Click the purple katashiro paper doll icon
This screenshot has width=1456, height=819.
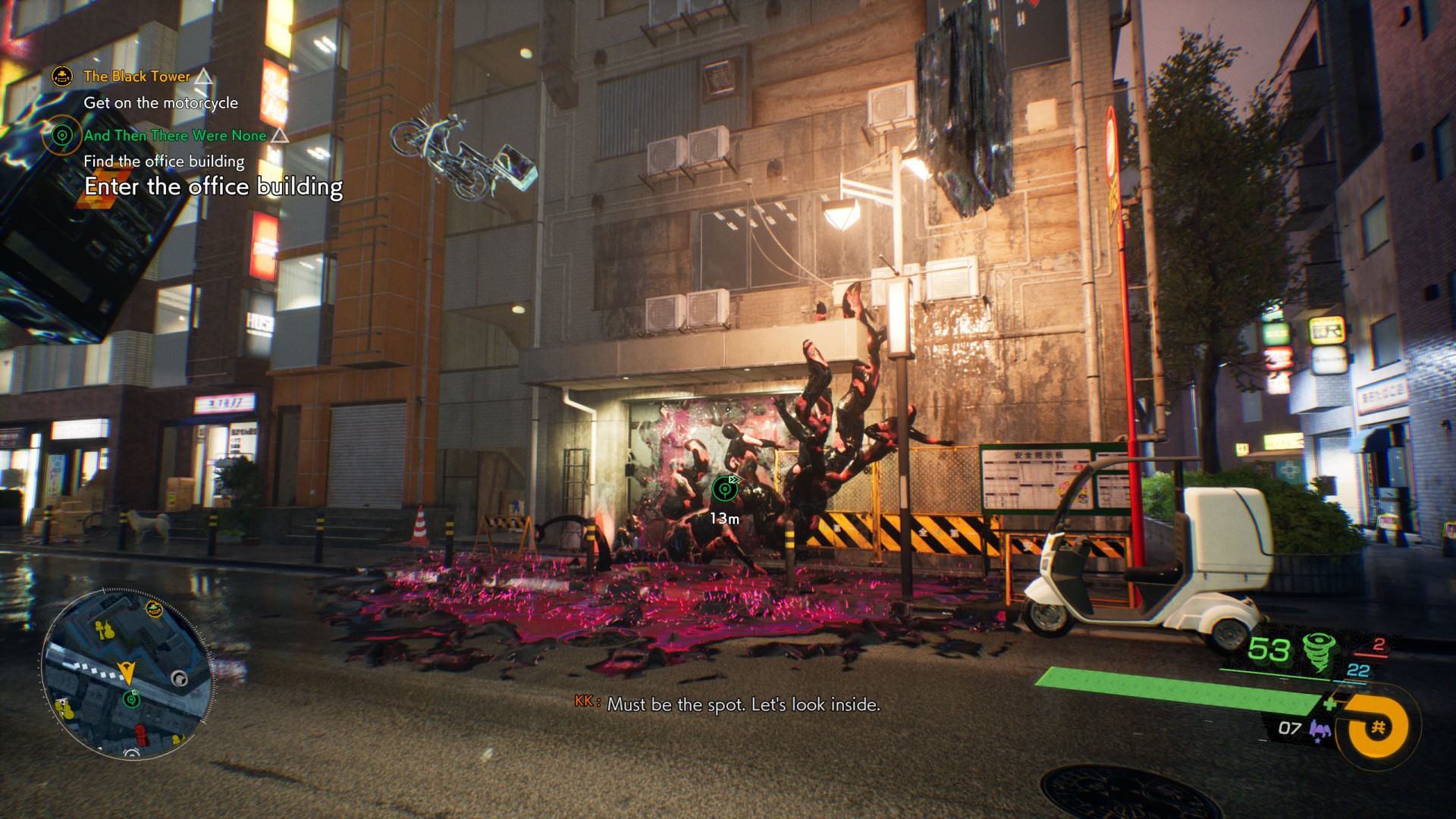click(1320, 730)
